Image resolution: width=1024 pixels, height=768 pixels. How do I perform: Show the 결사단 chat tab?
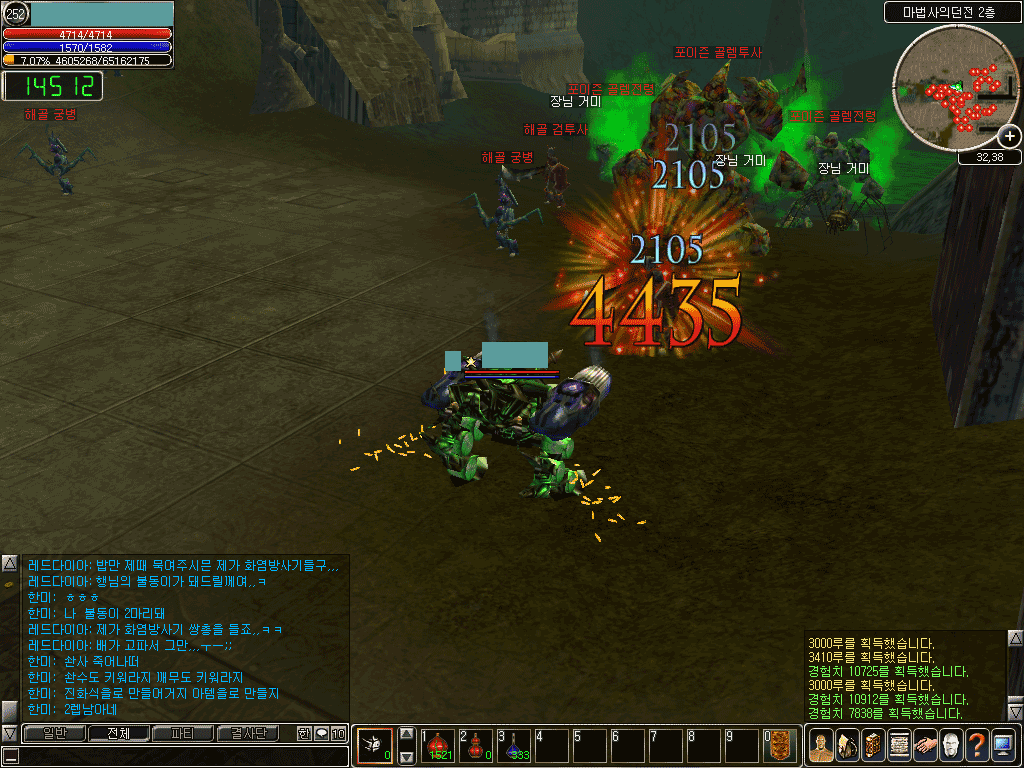(248, 733)
